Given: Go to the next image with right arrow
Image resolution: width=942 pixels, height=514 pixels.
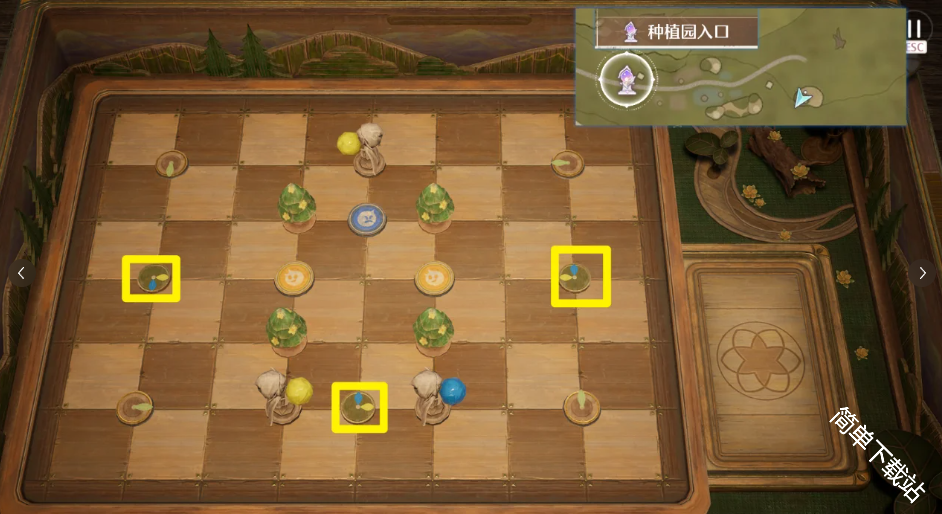Looking at the screenshot, I should coord(921,273).
